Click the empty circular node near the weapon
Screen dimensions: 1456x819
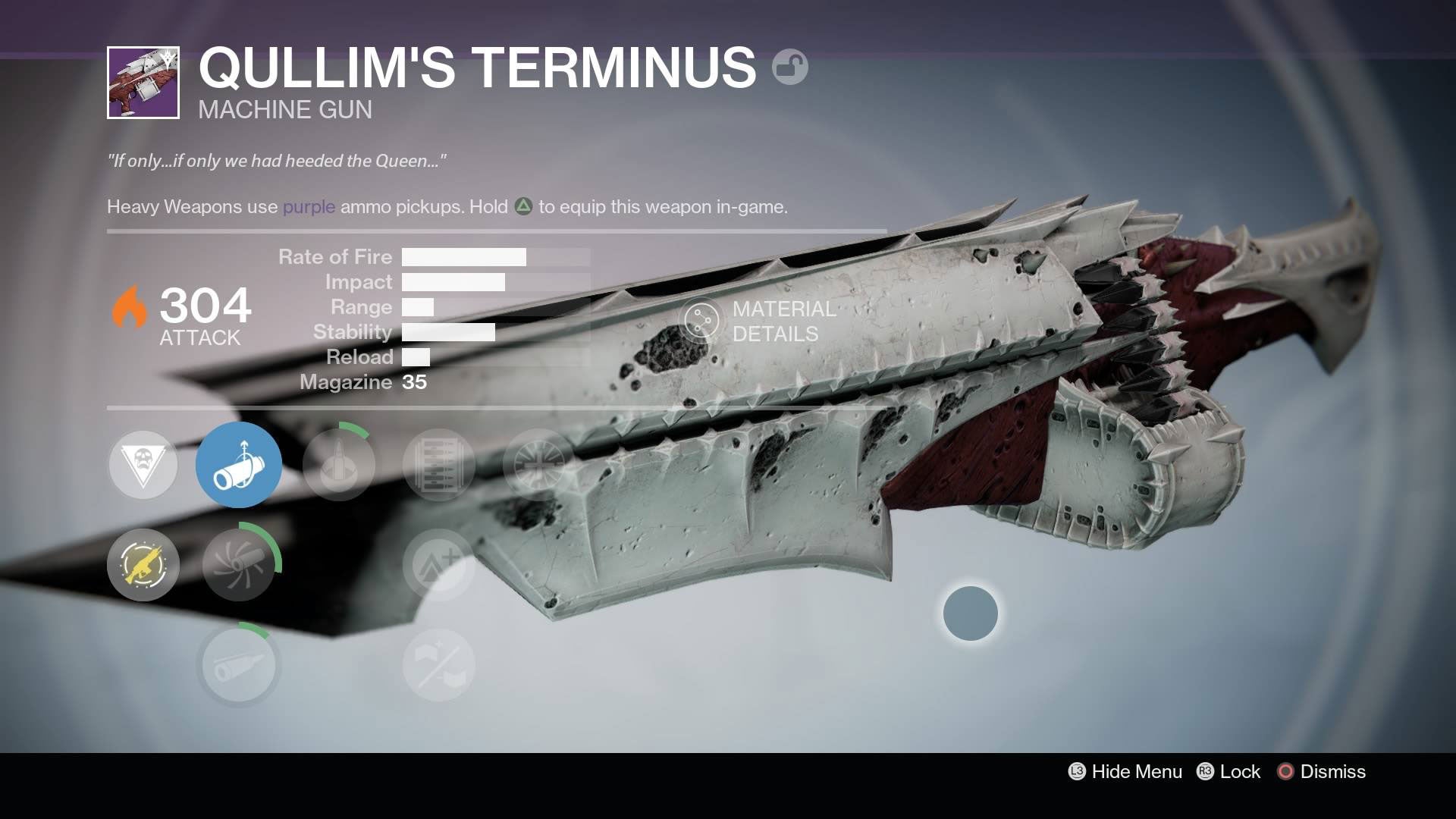(971, 614)
